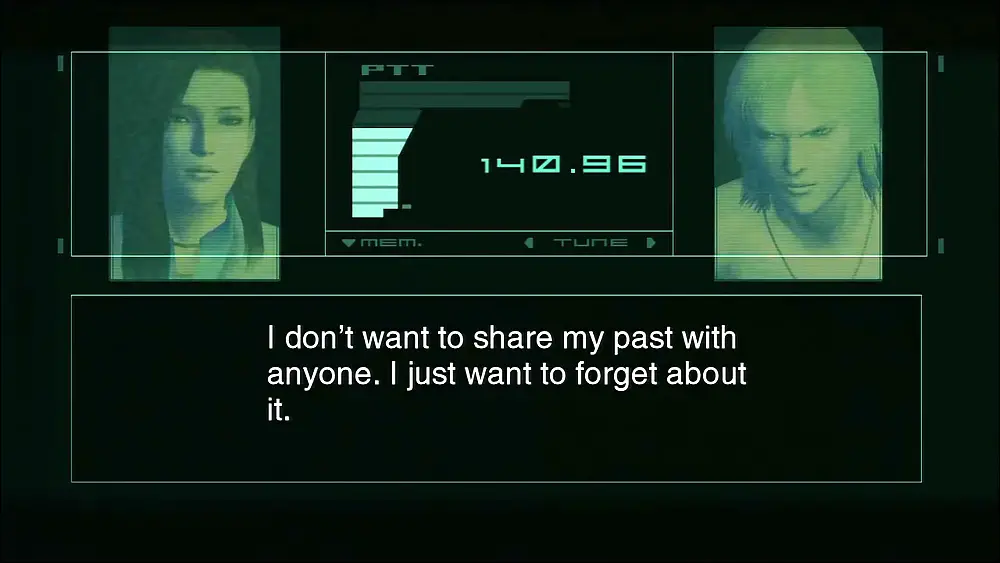Image resolution: width=1000 pixels, height=563 pixels.
Task: Click the left TUNE arrow
Action: coord(530,243)
